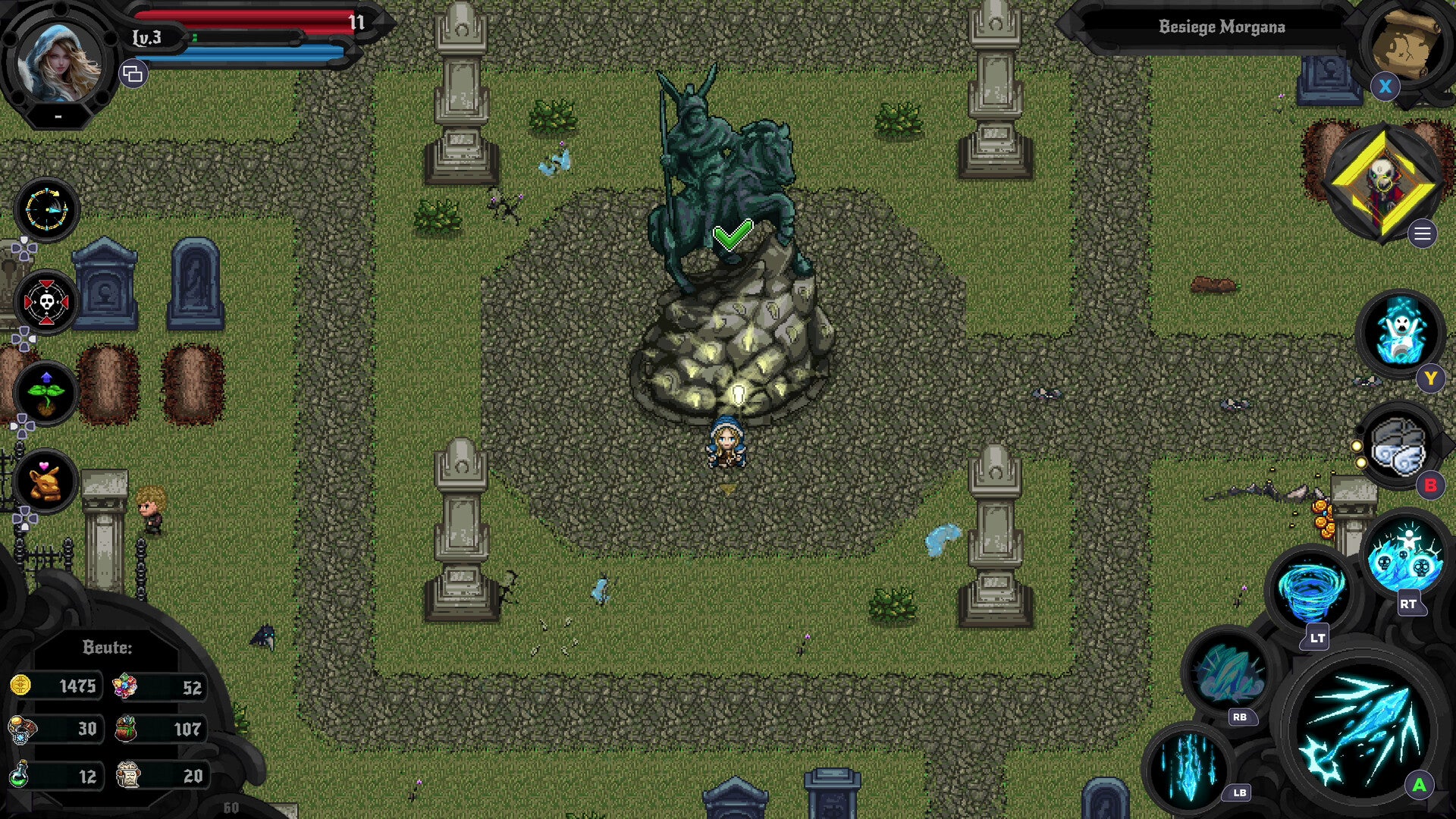Click the gold coin count 1475 in Beute panel

click(79, 685)
